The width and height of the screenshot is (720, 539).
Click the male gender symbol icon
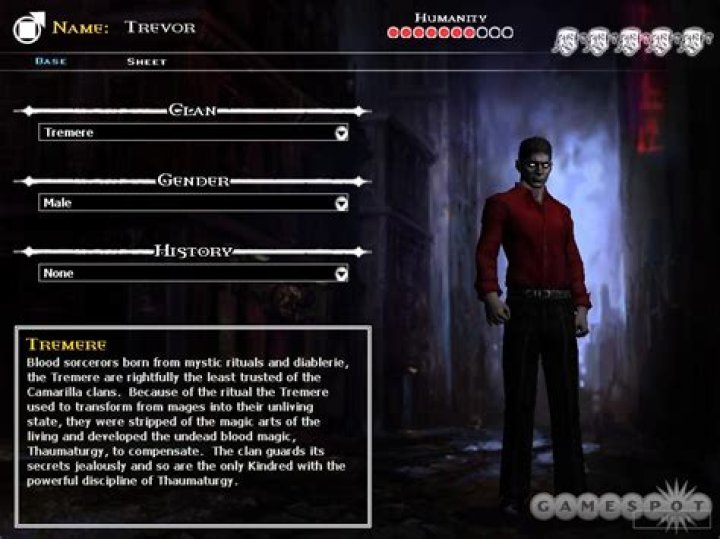click(28, 27)
